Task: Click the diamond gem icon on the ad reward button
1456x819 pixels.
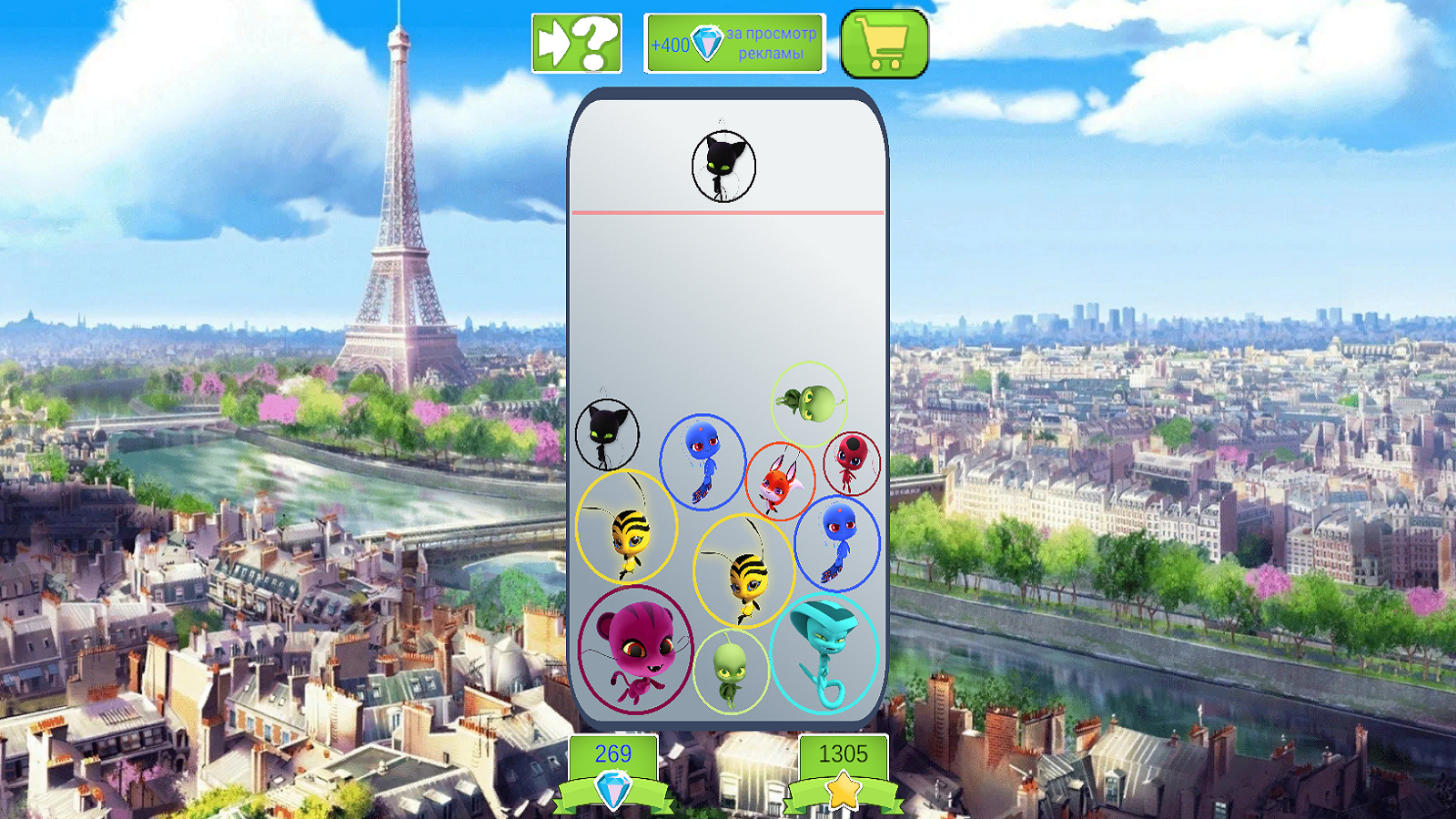Action: coord(709,40)
